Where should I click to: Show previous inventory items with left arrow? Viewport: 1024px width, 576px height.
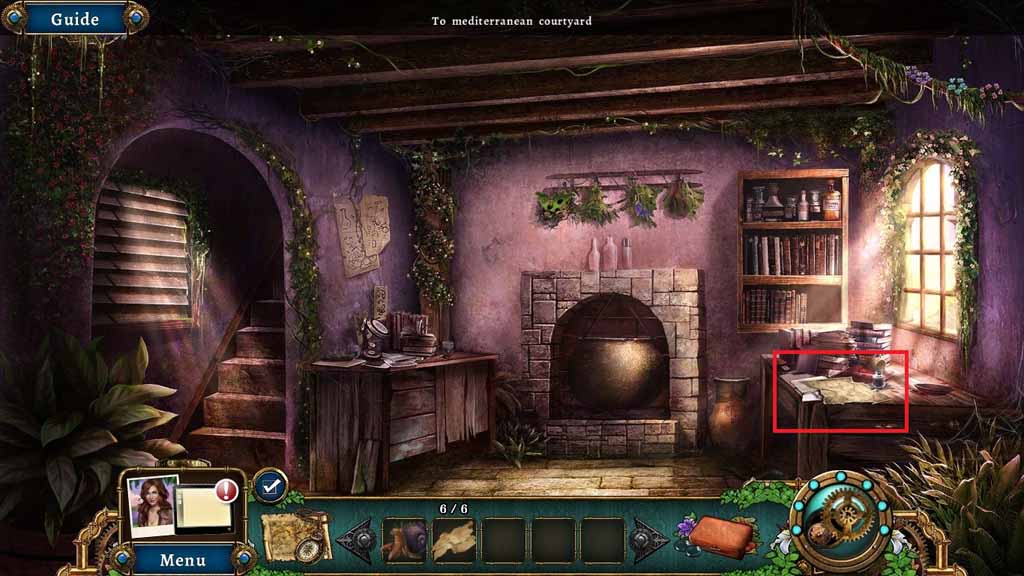click(356, 540)
